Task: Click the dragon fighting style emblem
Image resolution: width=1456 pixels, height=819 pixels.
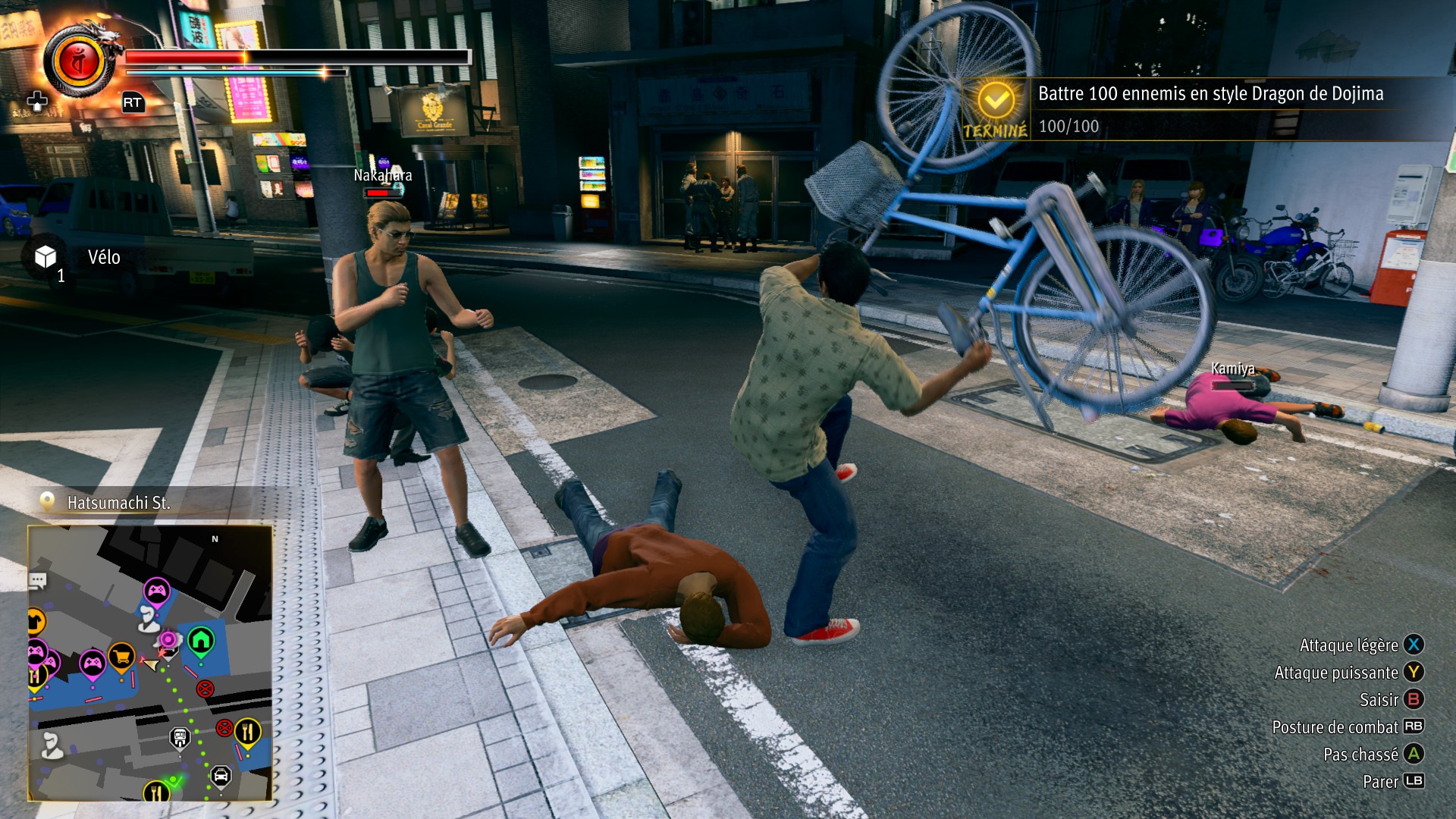Action: (79, 61)
